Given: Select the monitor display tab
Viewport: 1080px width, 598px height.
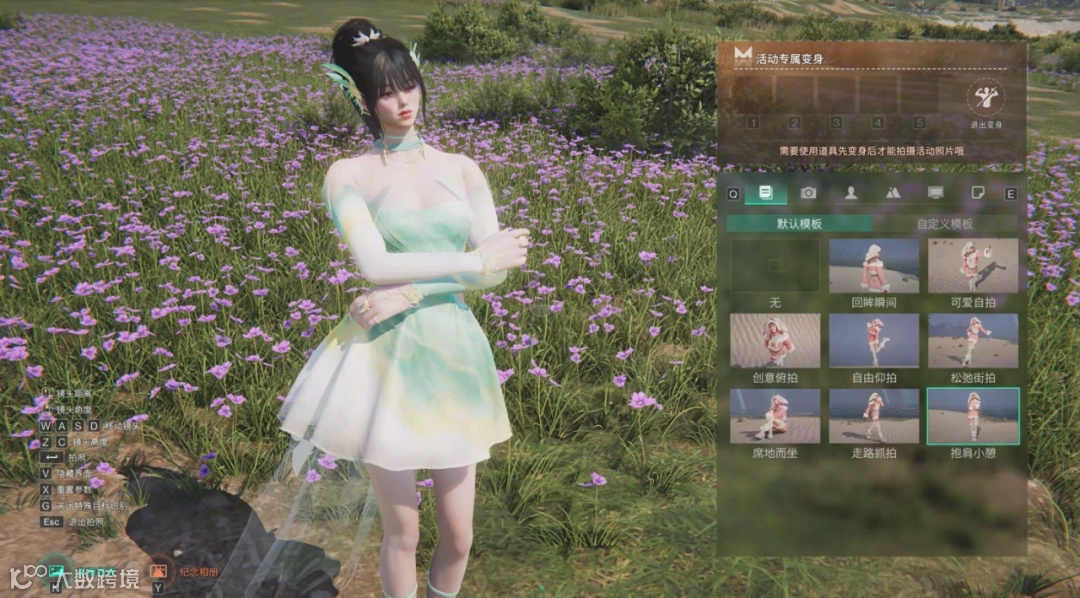Looking at the screenshot, I should [x=936, y=192].
